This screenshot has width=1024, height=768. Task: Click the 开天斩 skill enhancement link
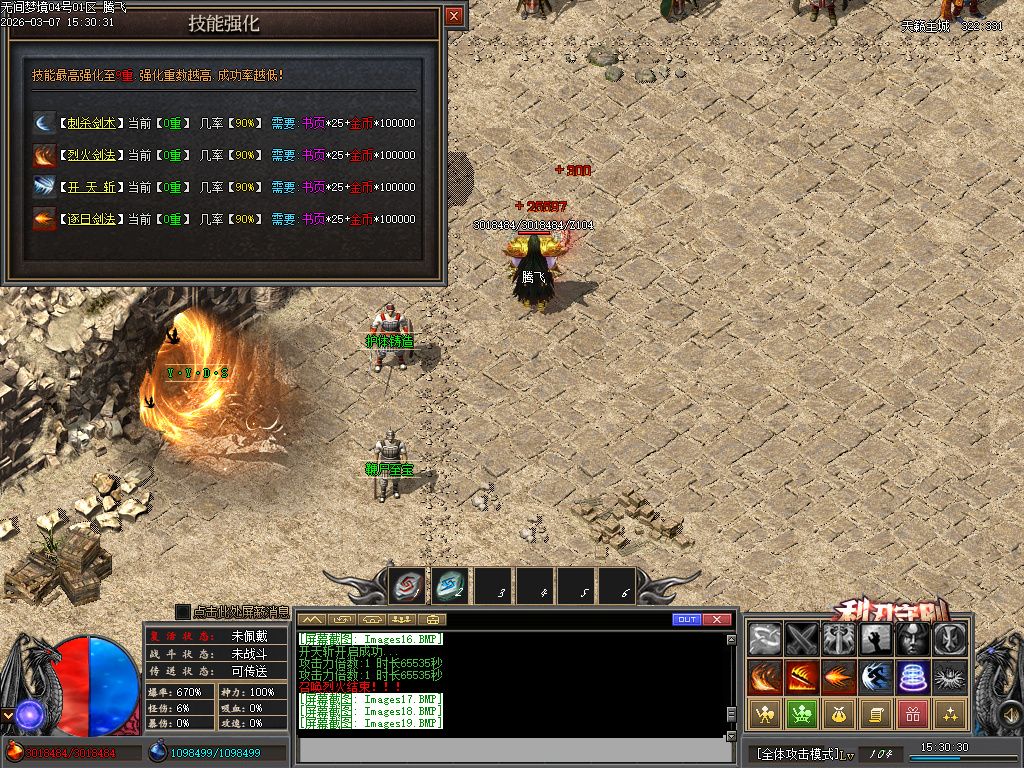(92, 187)
